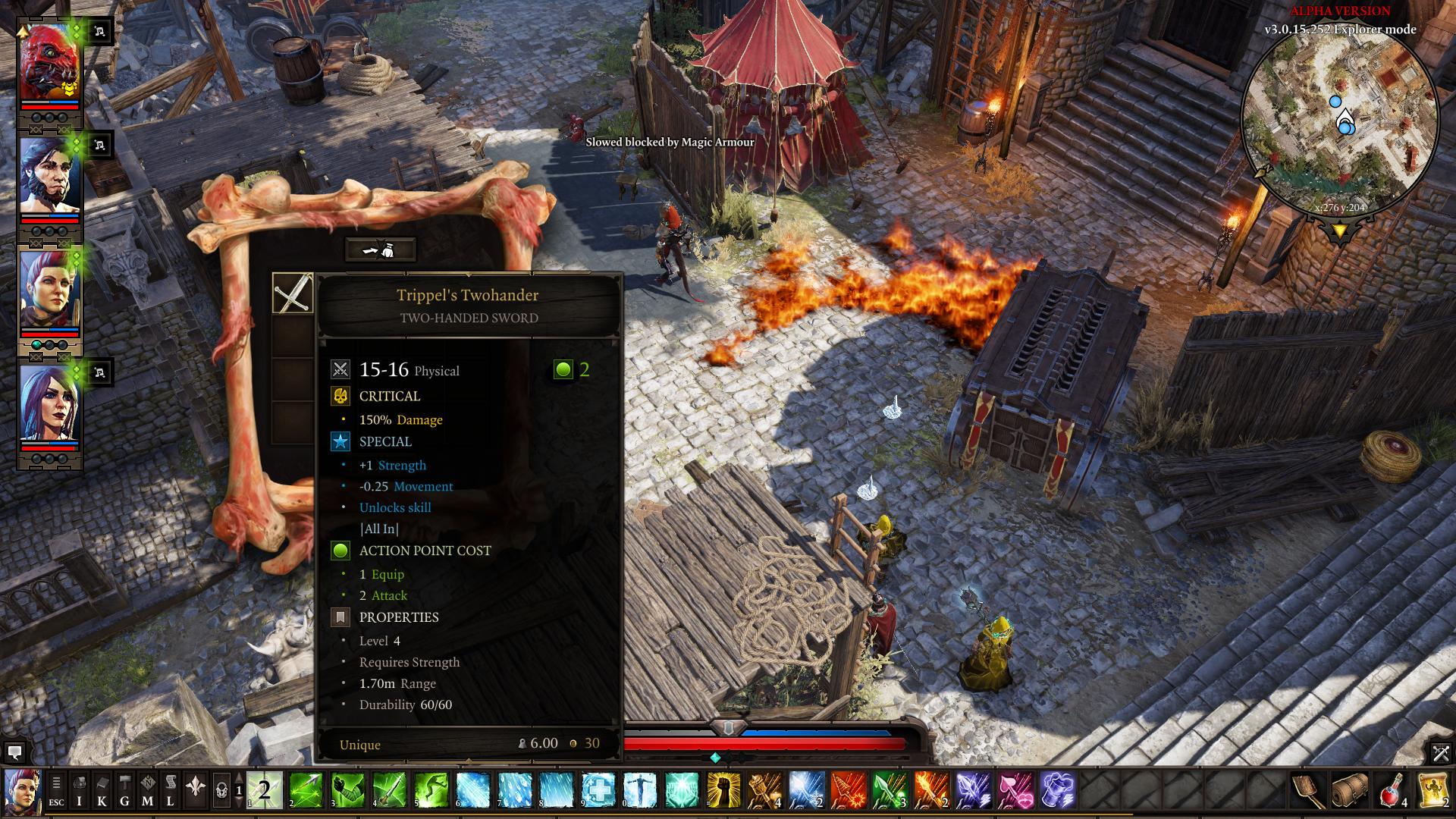Open the ESC game menu button

click(56, 790)
